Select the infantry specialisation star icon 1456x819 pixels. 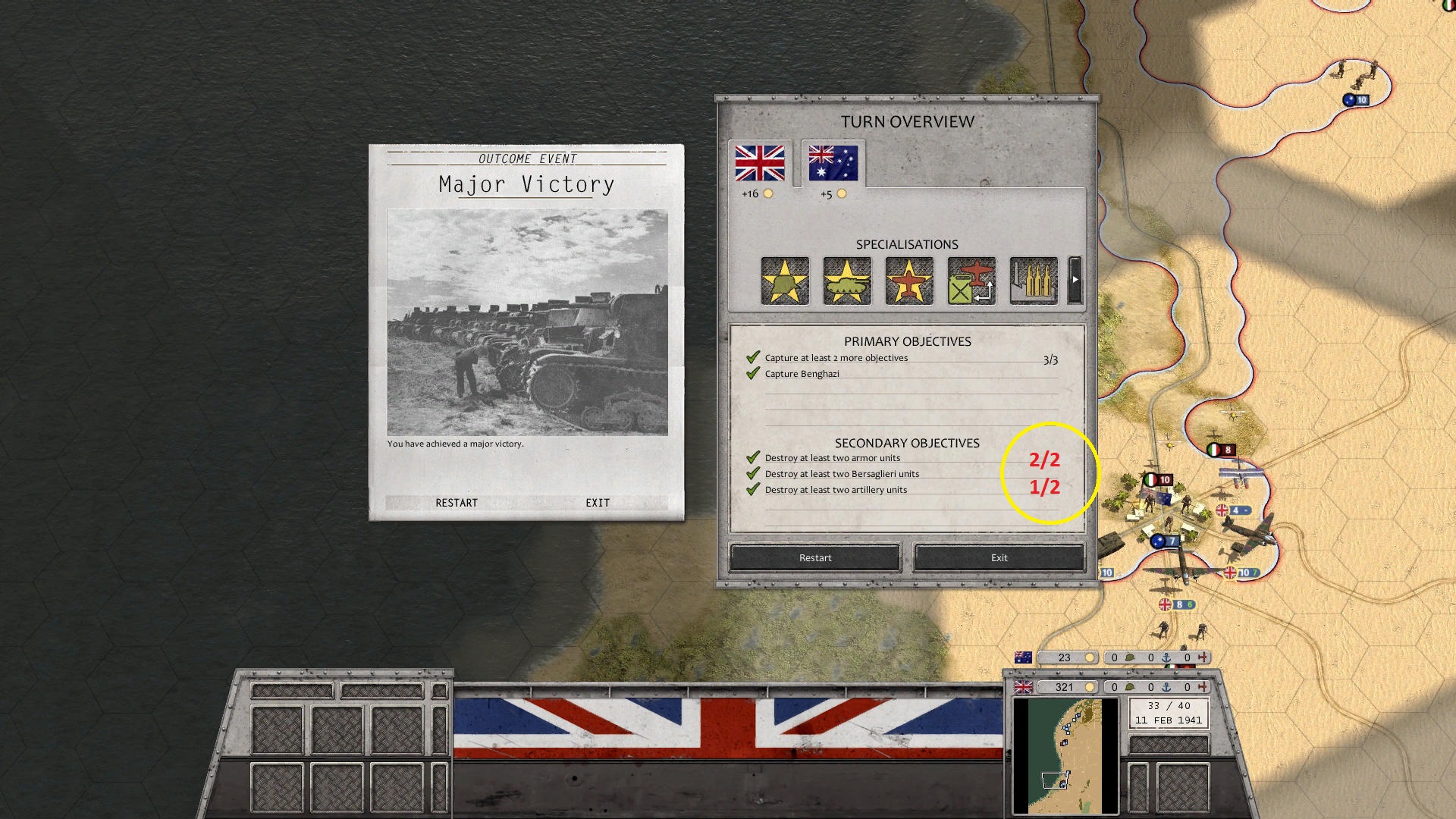(x=783, y=281)
